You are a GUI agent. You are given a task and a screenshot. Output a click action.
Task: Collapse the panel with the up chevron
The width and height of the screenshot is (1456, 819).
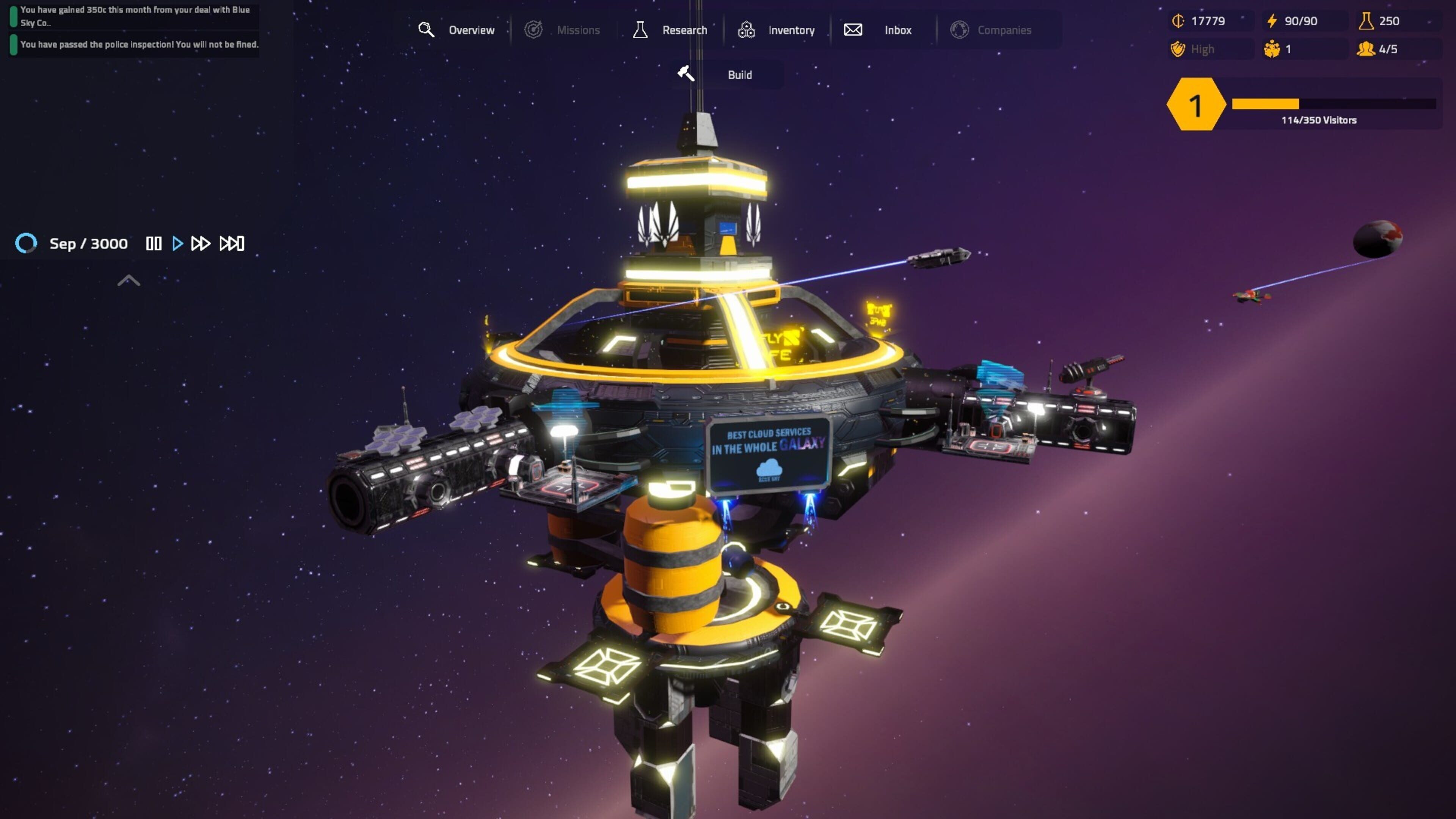point(128,281)
